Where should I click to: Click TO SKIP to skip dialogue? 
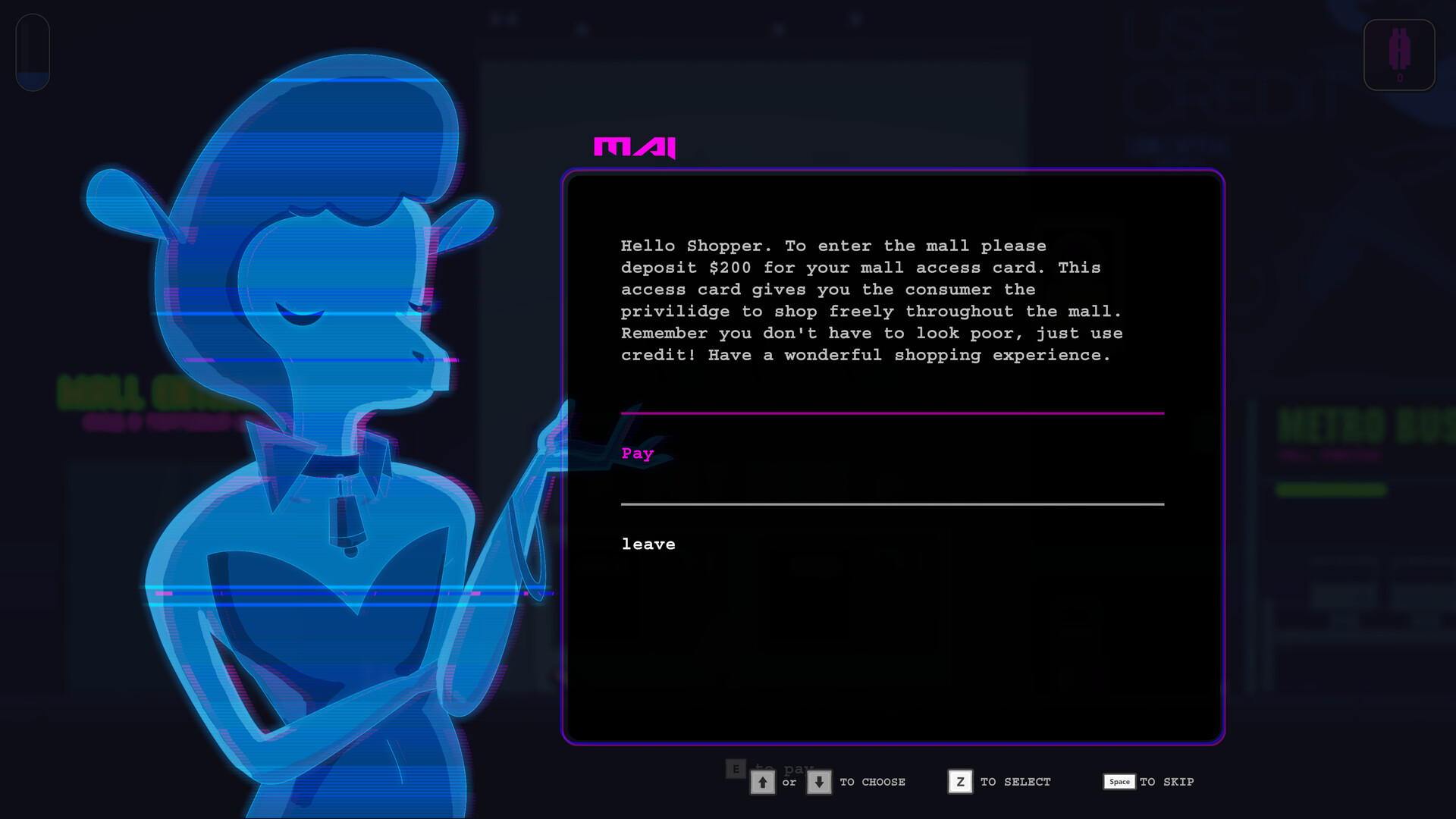point(1166,782)
